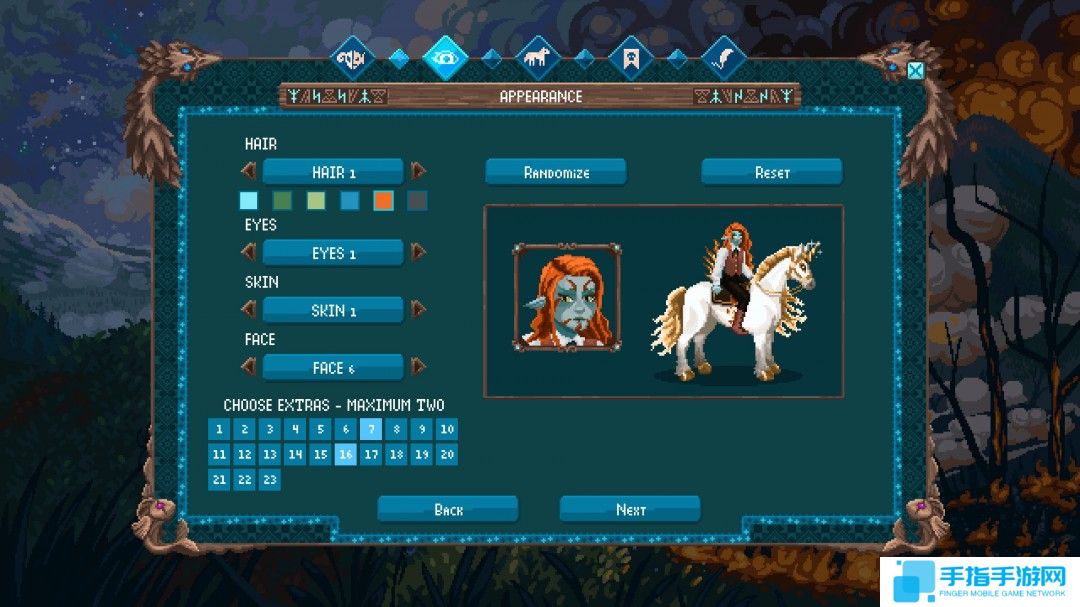Pick the orange hair color swatch
The image size is (1080, 607).
coord(383,201)
